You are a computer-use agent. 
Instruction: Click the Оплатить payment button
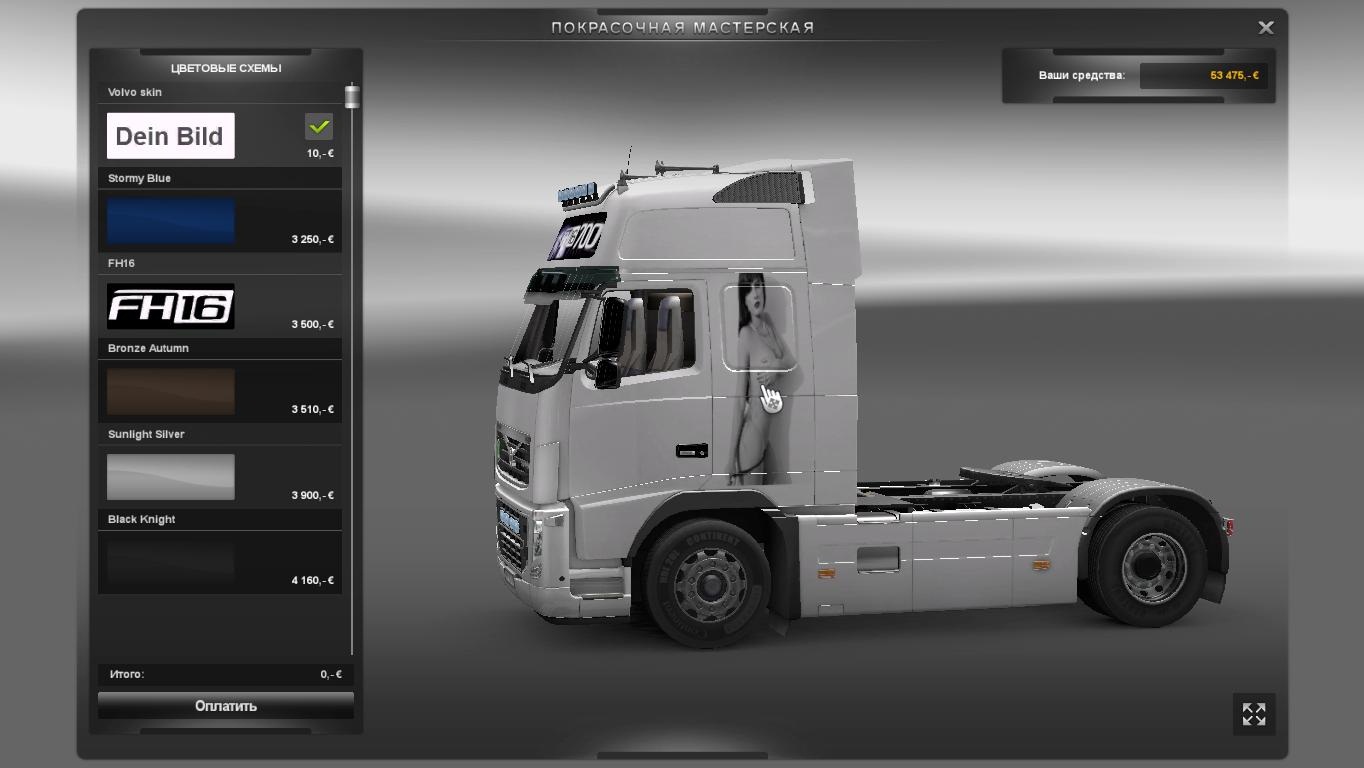click(x=225, y=705)
